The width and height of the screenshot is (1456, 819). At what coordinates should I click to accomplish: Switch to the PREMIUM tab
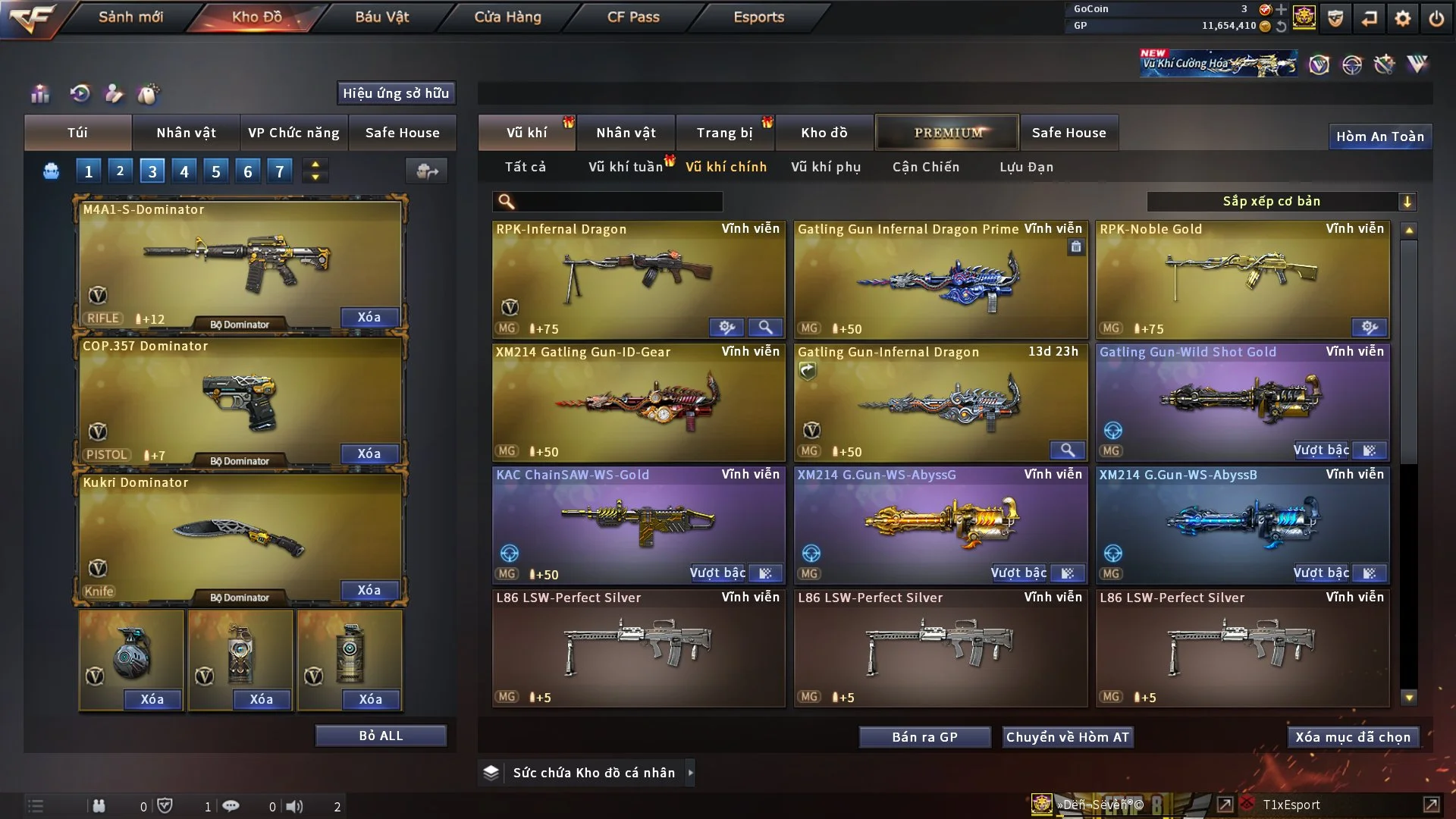click(947, 133)
